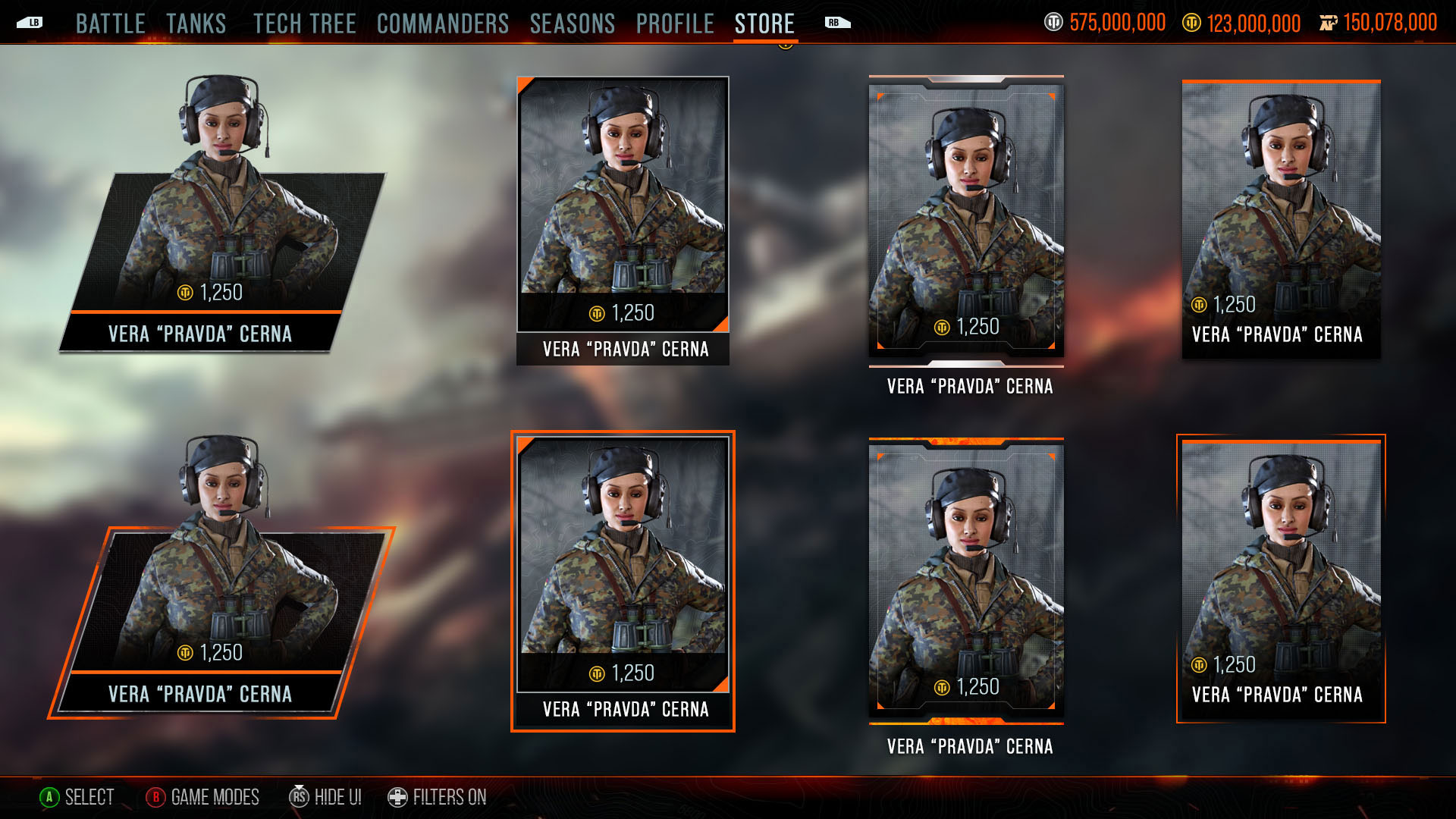The height and width of the screenshot is (819, 1456).
Task: Go to the Tech Tree tab
Action: pos(304,24)
